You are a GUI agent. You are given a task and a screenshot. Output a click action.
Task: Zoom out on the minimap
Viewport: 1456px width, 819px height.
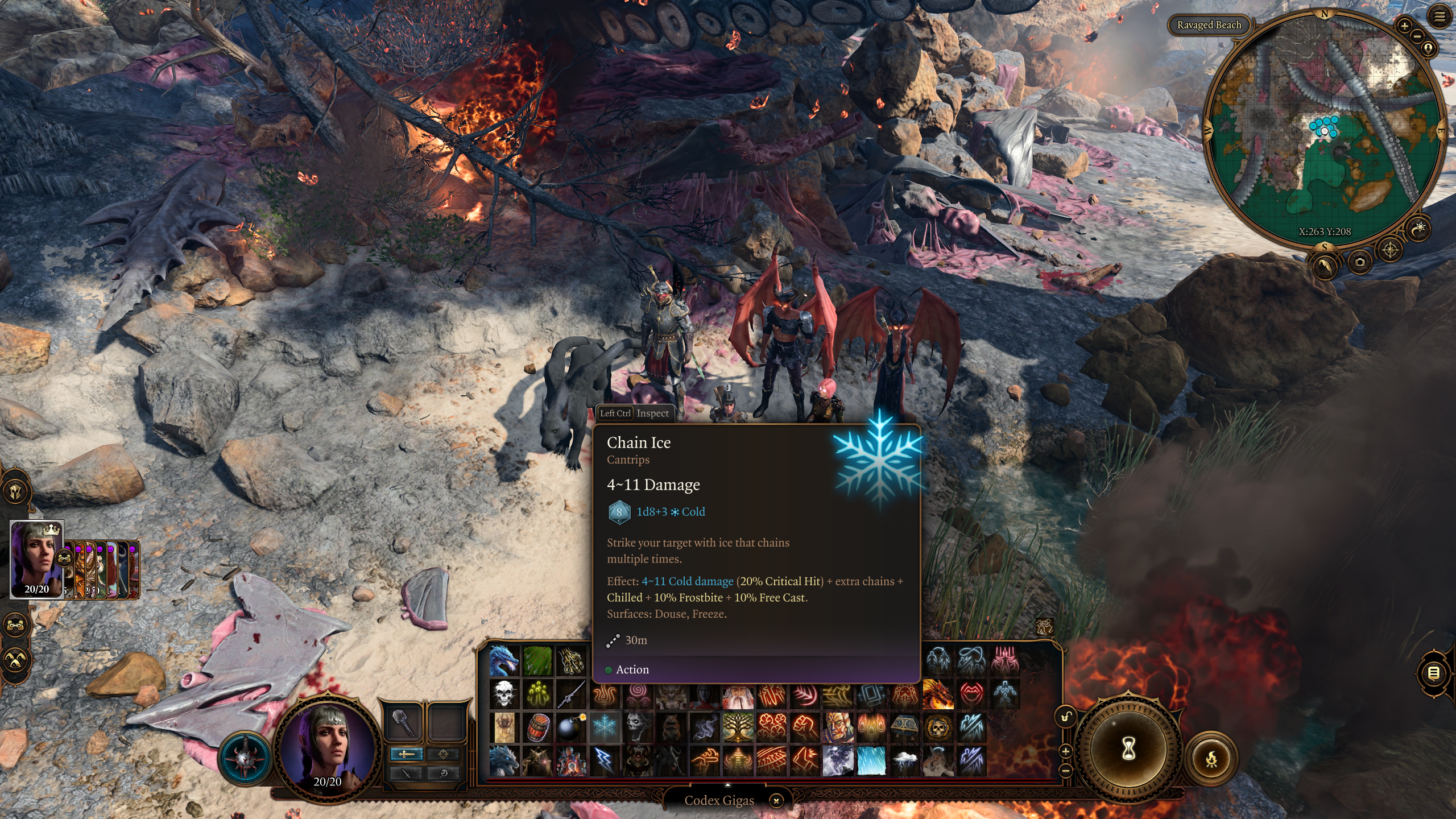(x=1417, y=36)
